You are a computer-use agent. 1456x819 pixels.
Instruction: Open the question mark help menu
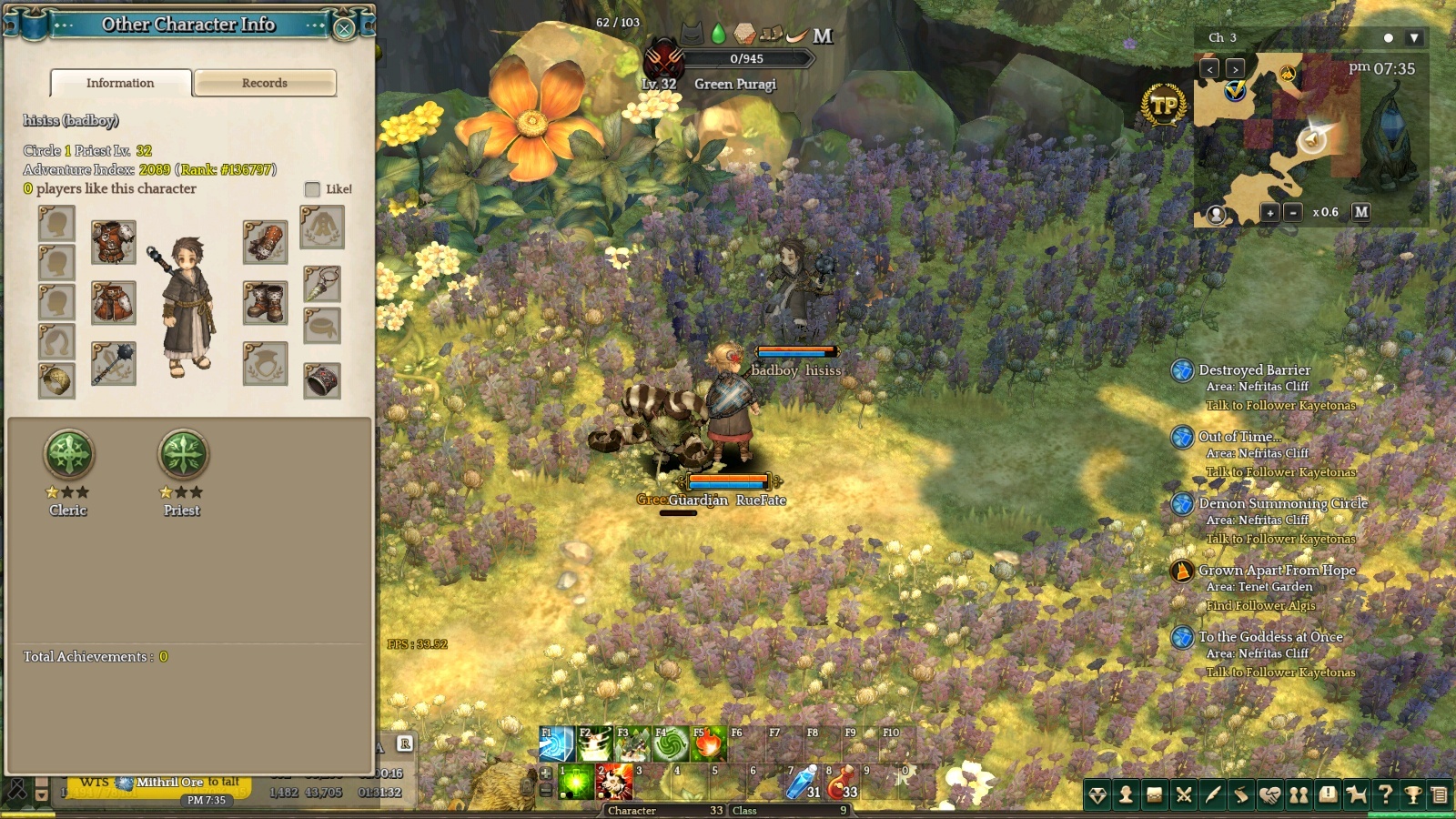coord(1385,795)
